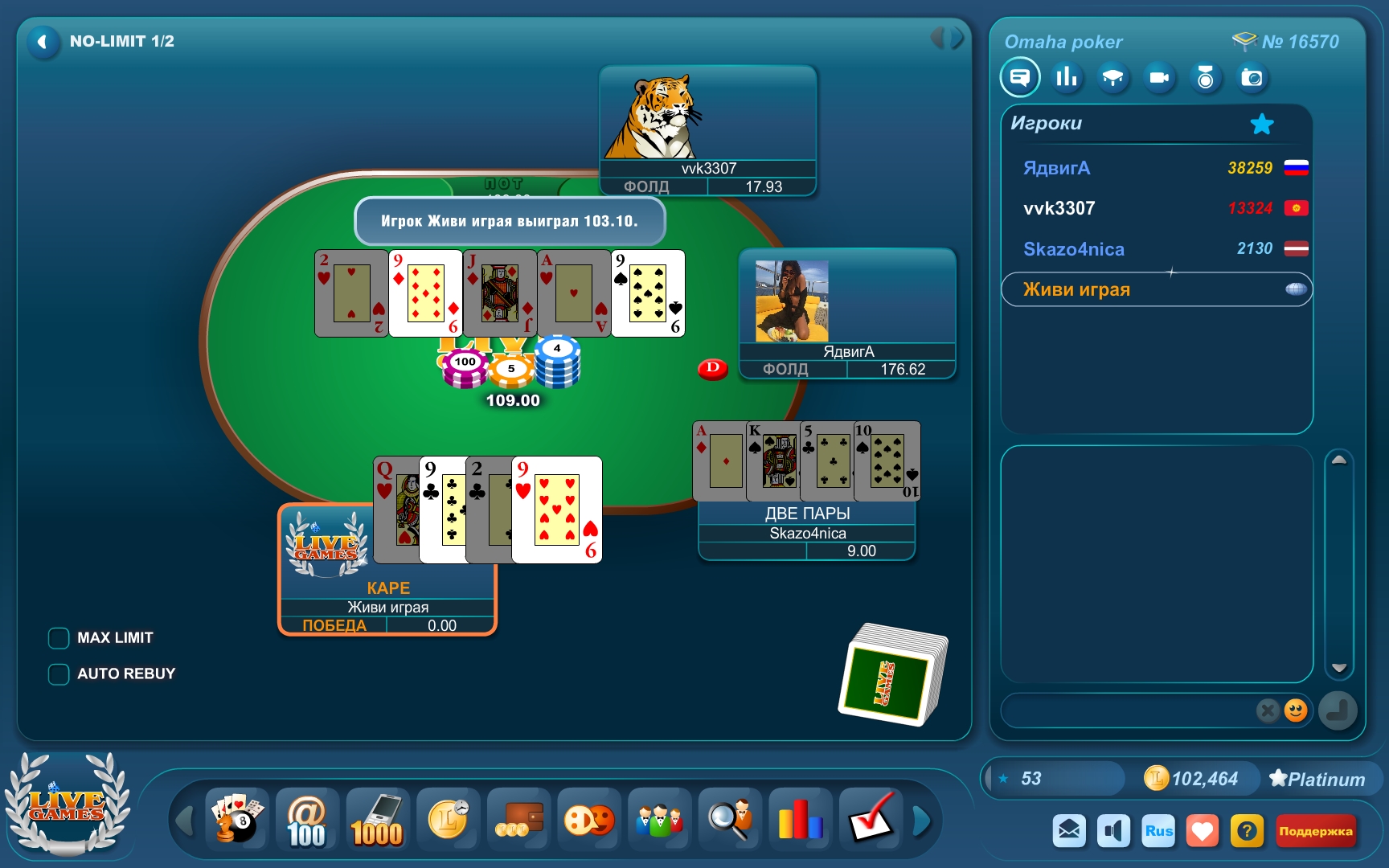1389x868 pixels.
Task: Go back using the arrow beside NO-LIMIT 1/2
Action: (x=43, y=42)
